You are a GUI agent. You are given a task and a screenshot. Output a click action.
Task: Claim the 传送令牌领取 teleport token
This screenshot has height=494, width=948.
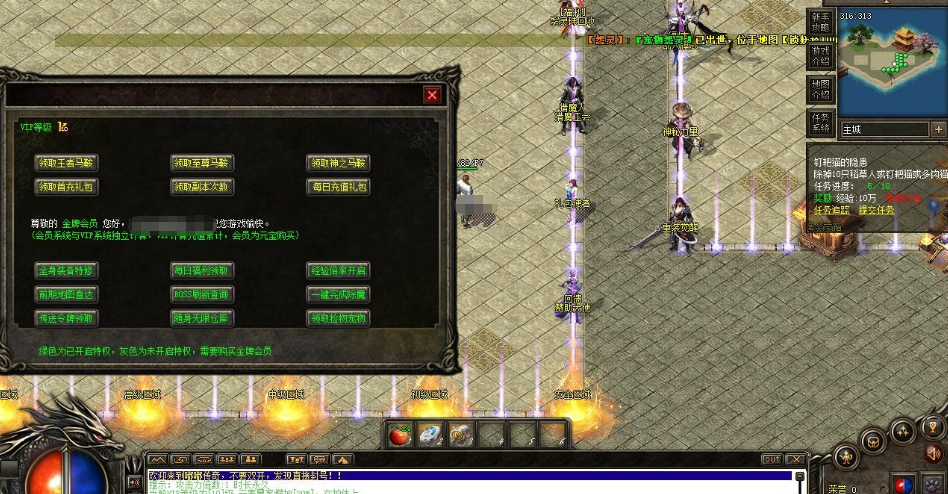point(67,318)
